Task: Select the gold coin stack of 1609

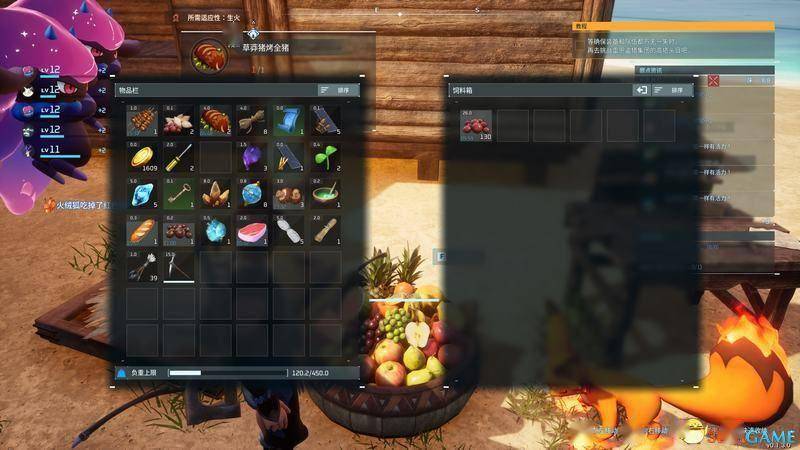Action: pyautogui.click(x=142, y=157)
